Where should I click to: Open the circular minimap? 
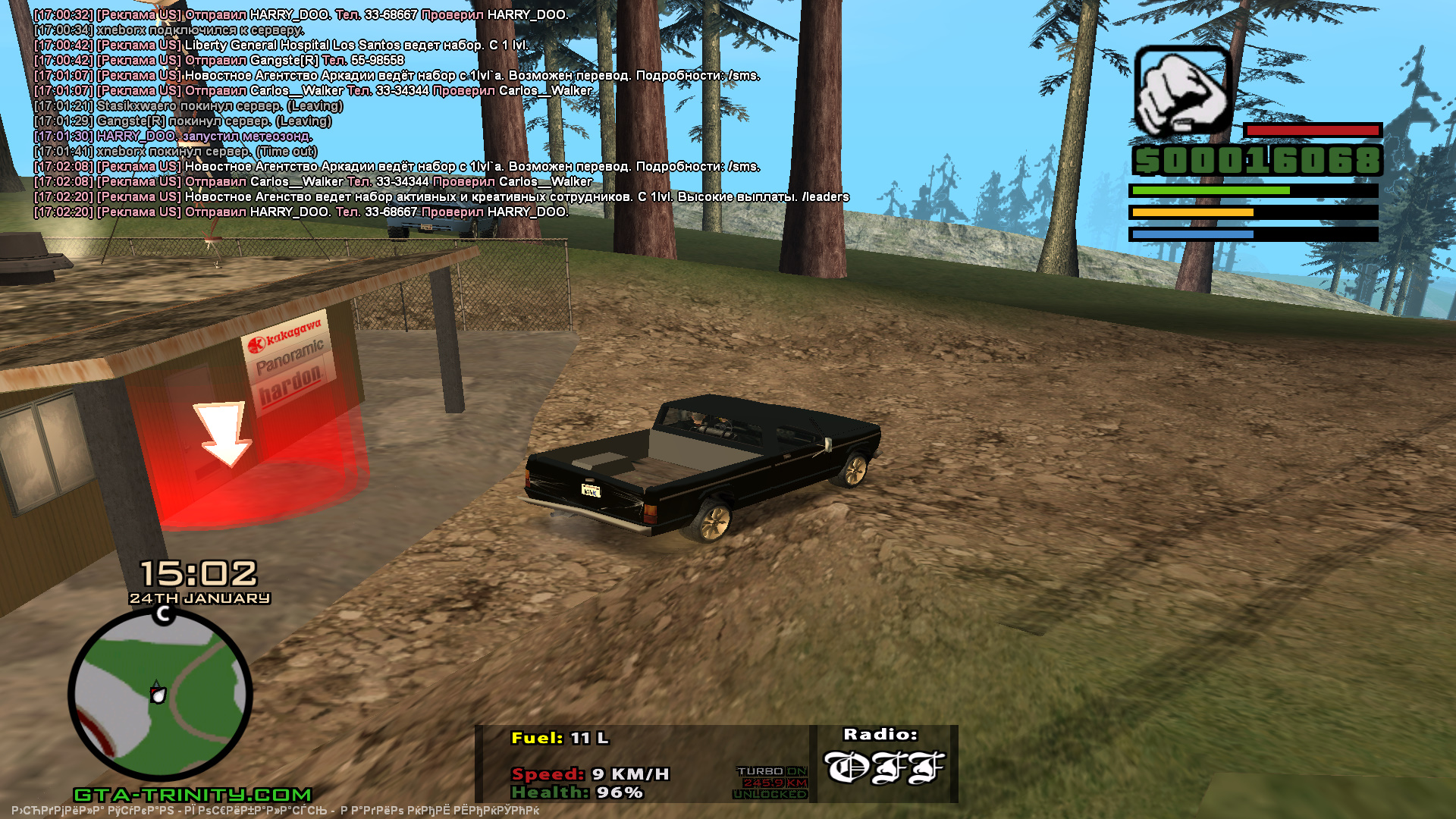pyautogui.click(x=160, y=694)
